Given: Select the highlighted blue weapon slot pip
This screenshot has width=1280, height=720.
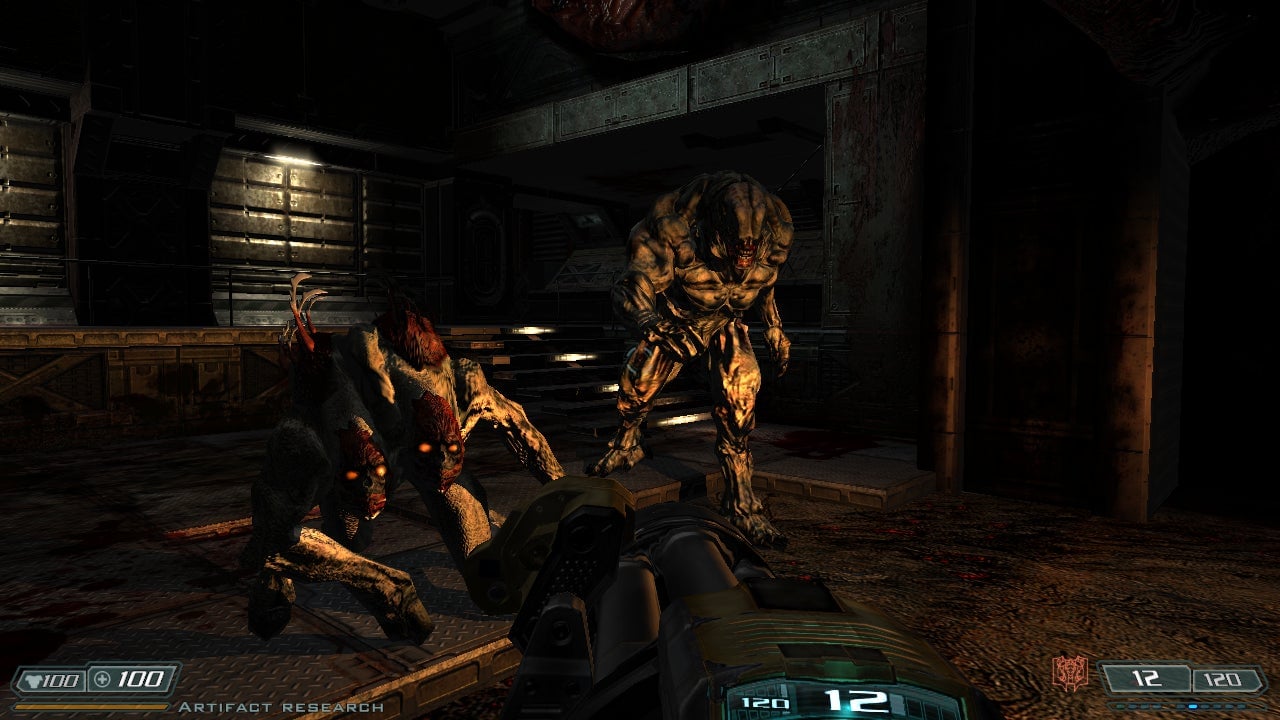Looking at the screenshot, I should [x=1192, y=706].
